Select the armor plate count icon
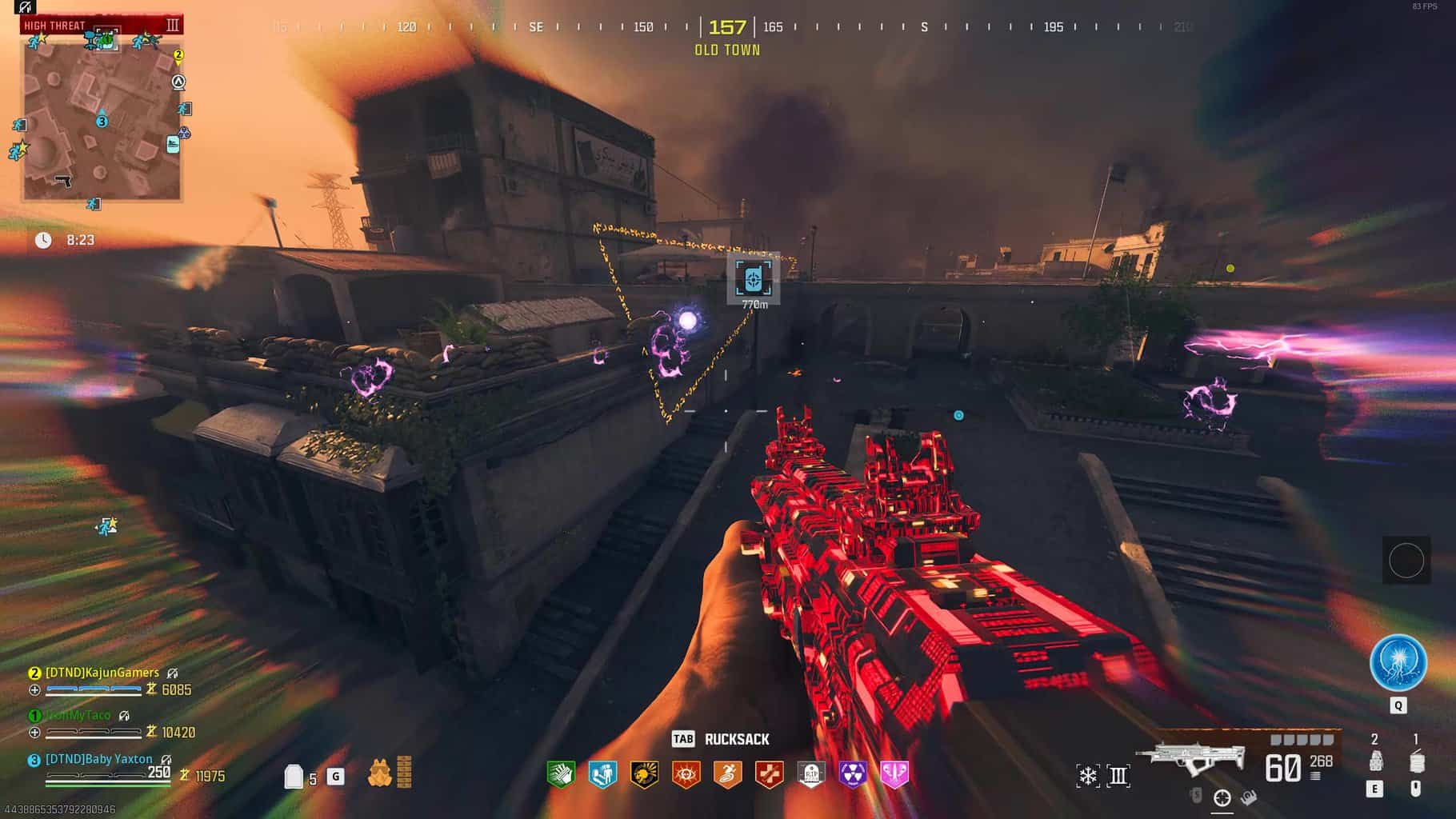The image size is (1456, 819). pos(294,776)
